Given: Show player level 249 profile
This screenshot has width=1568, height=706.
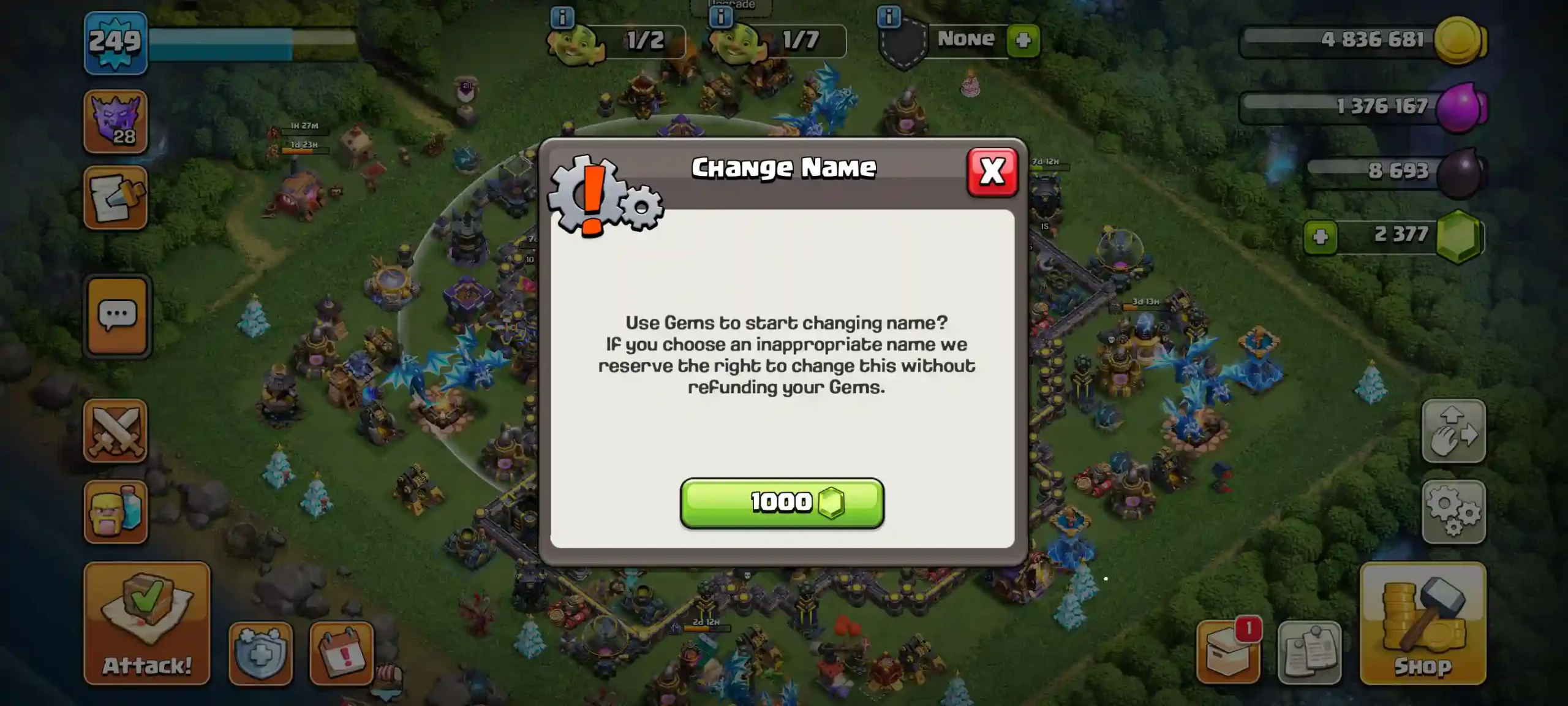Looking at the screenshot, I should point(116,43).
